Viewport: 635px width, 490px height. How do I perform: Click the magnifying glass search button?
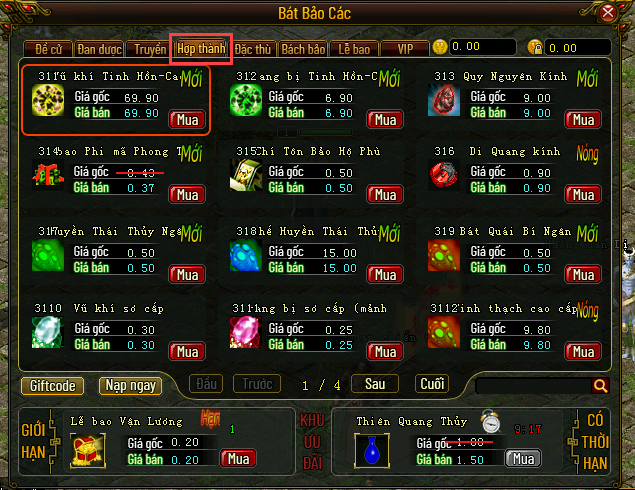point(600,385)
